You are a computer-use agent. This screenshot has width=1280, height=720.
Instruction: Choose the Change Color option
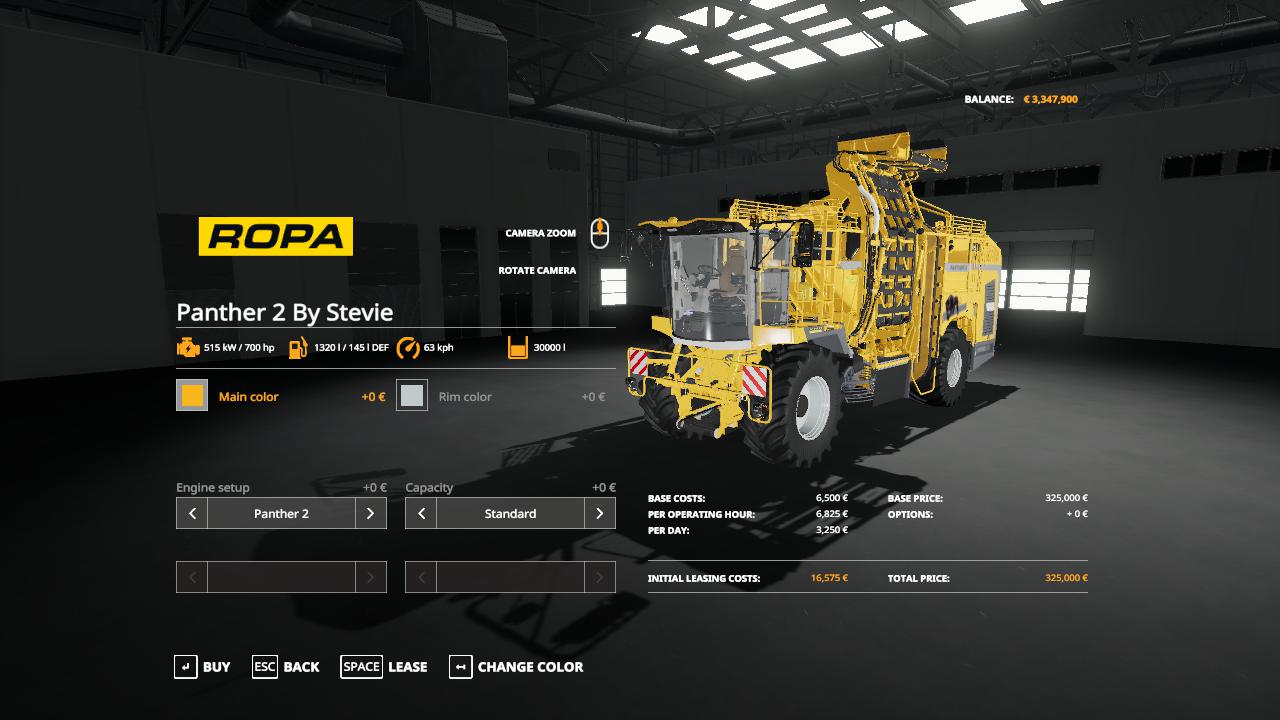(x=516, y=667)
